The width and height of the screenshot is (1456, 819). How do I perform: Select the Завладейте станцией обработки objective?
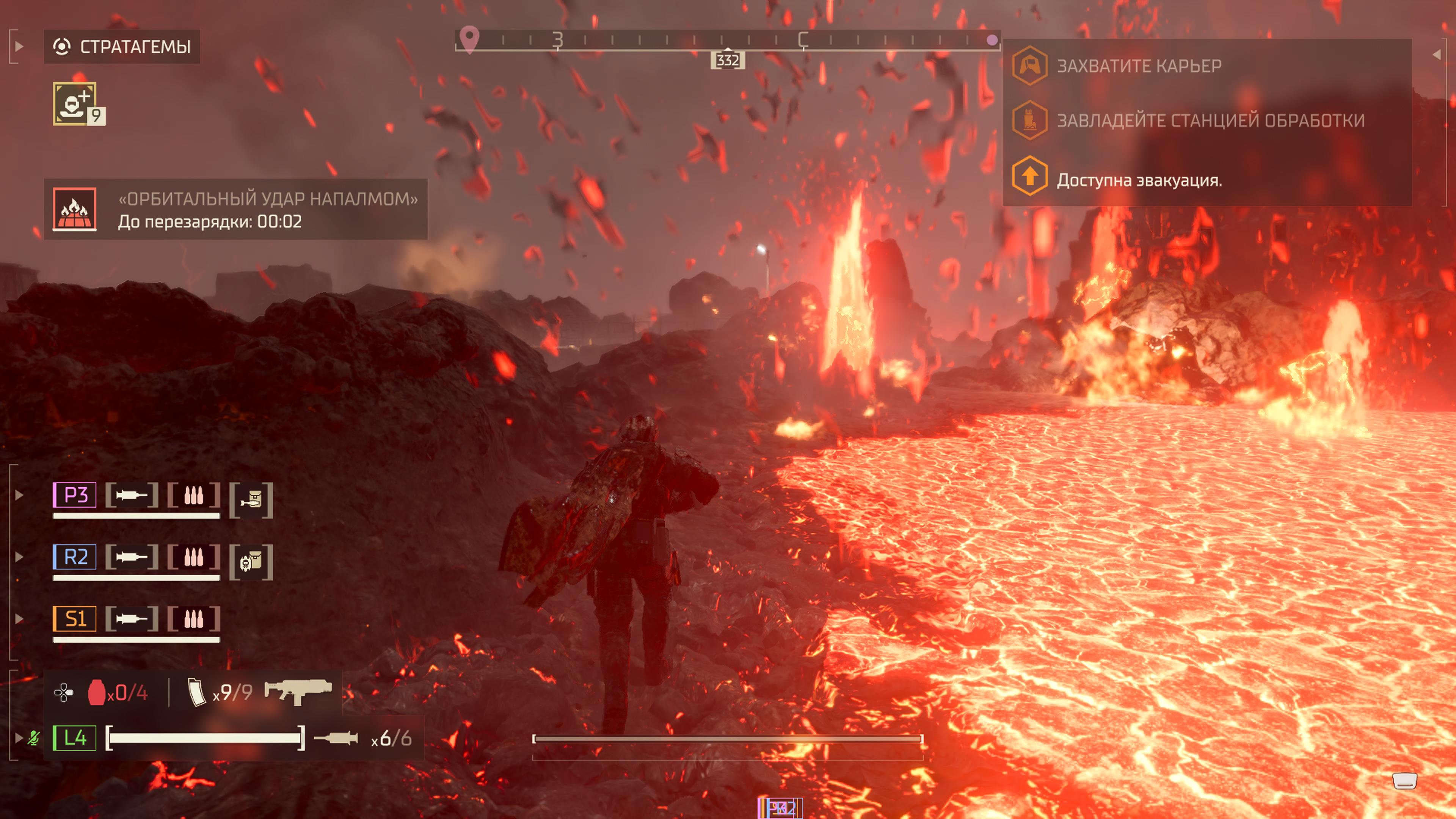(1210, 121)
